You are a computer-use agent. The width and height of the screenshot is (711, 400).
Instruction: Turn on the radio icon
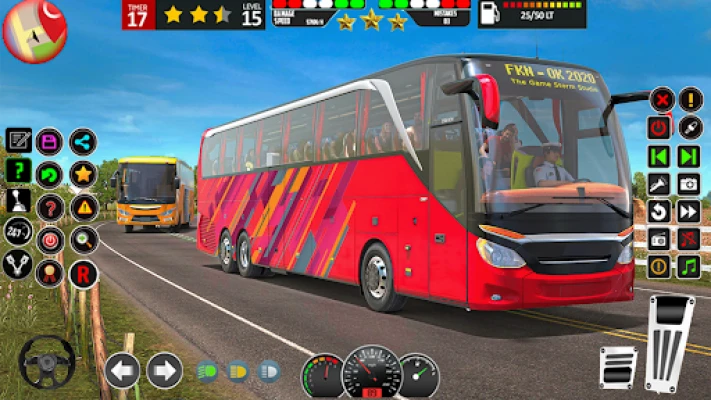click(659, 239)
